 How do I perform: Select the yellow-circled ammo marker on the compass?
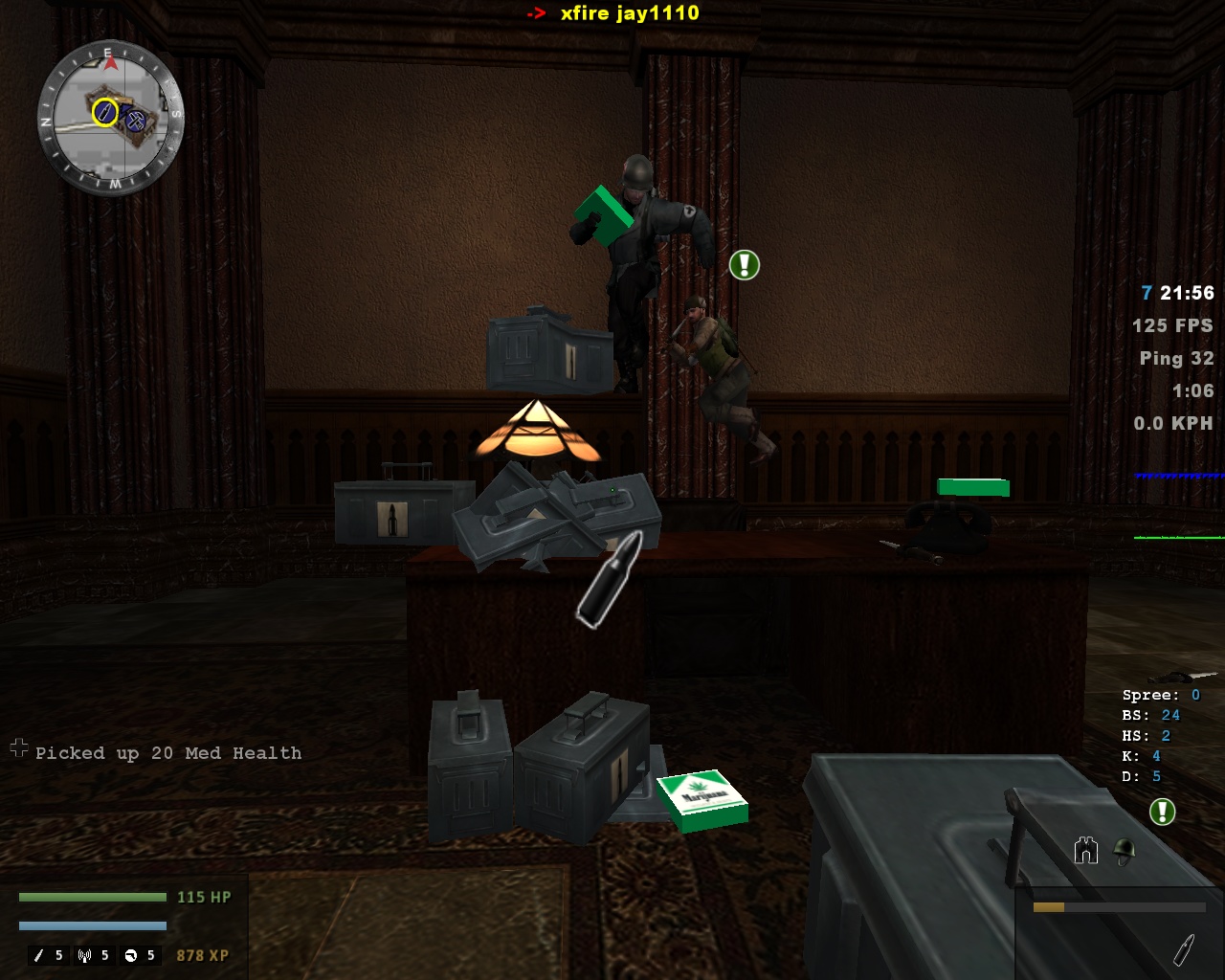tap(104, 113)
